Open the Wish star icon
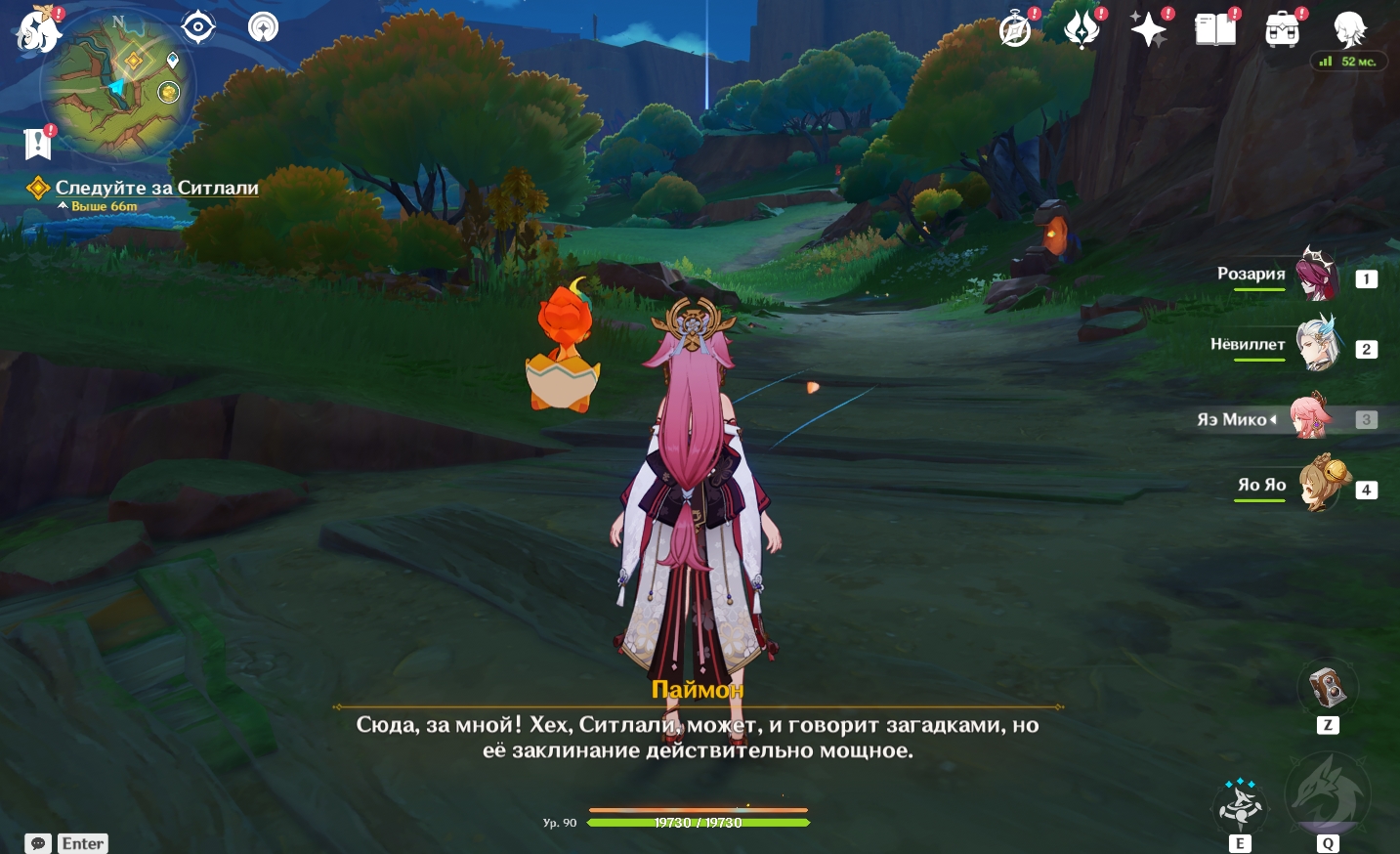The width and height of the screenshot is (1400, 854). (x=1148, y=30)
